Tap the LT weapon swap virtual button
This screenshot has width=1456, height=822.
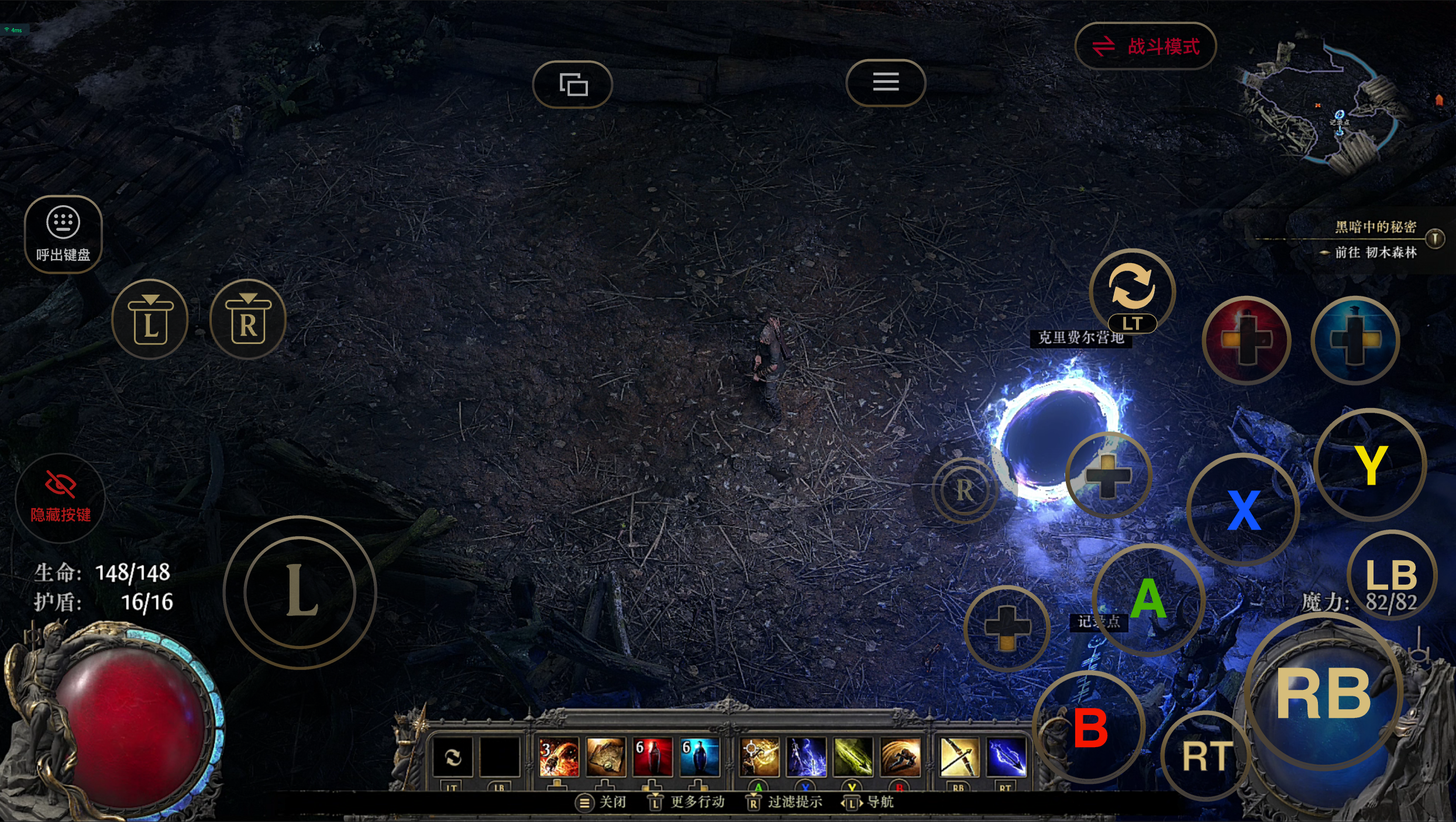(1132, 291)
